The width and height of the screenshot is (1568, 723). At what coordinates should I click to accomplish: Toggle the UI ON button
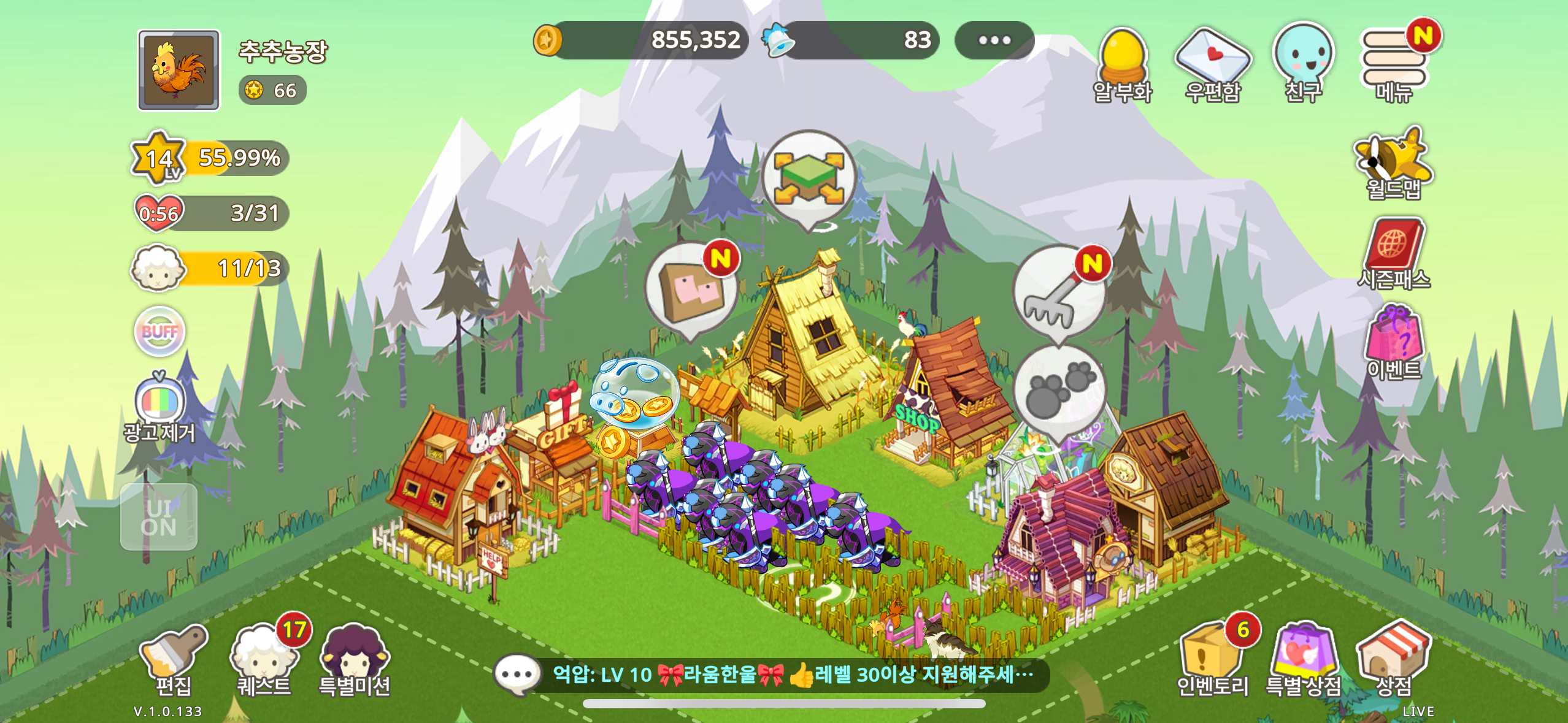[159, 517]
